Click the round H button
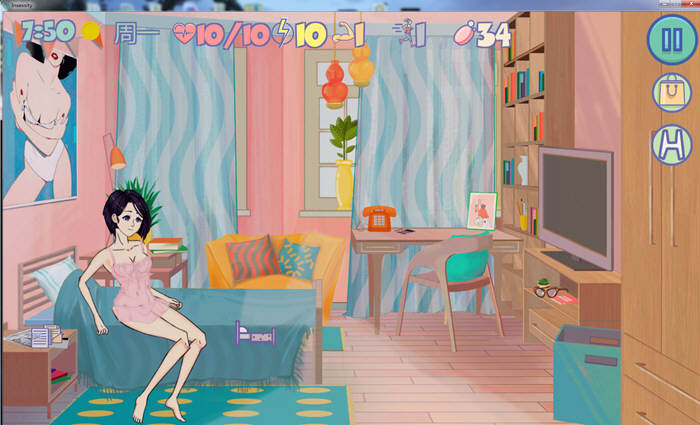Image resolution: width=700 pixels, height=425 pixels. point(670,145)
